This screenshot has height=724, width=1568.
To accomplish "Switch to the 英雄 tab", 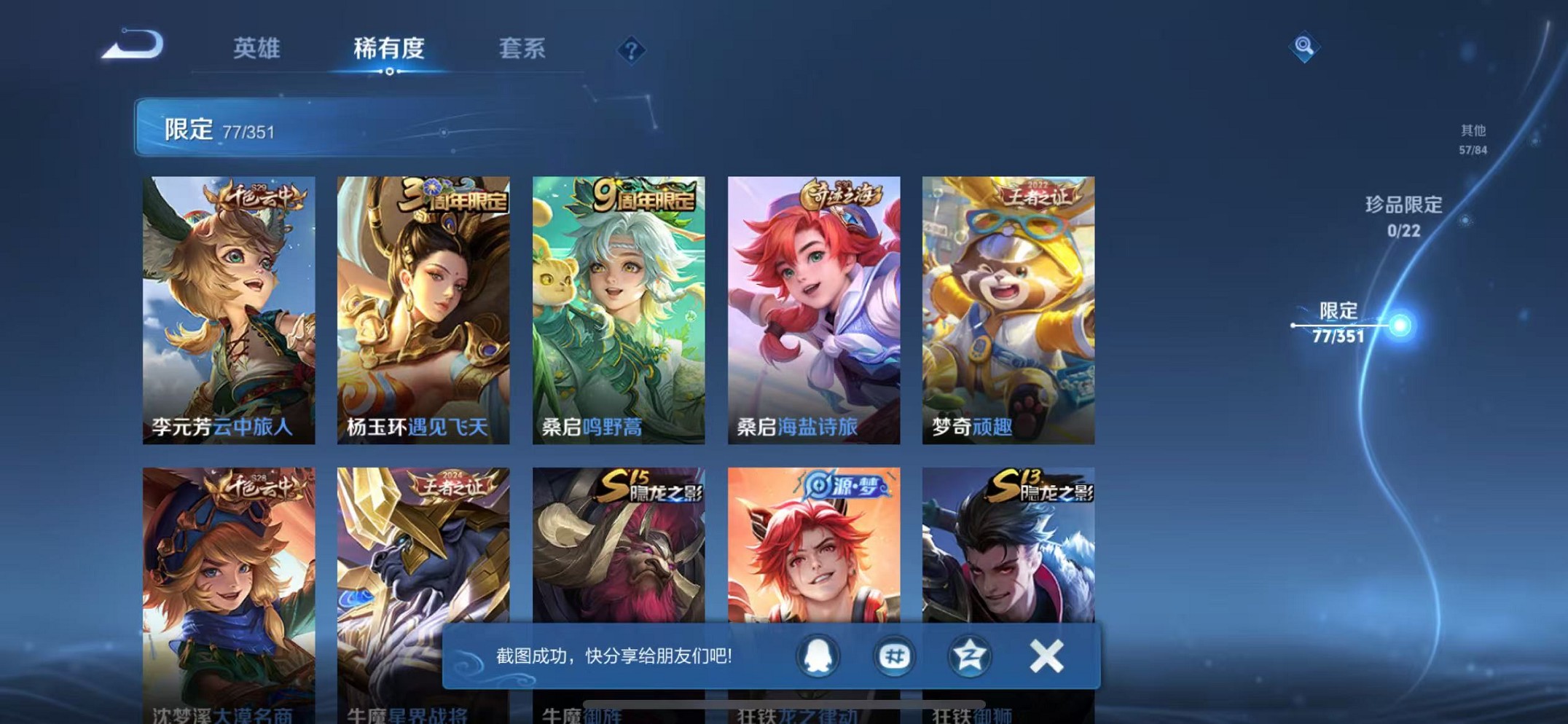I will tap(256, 49).
